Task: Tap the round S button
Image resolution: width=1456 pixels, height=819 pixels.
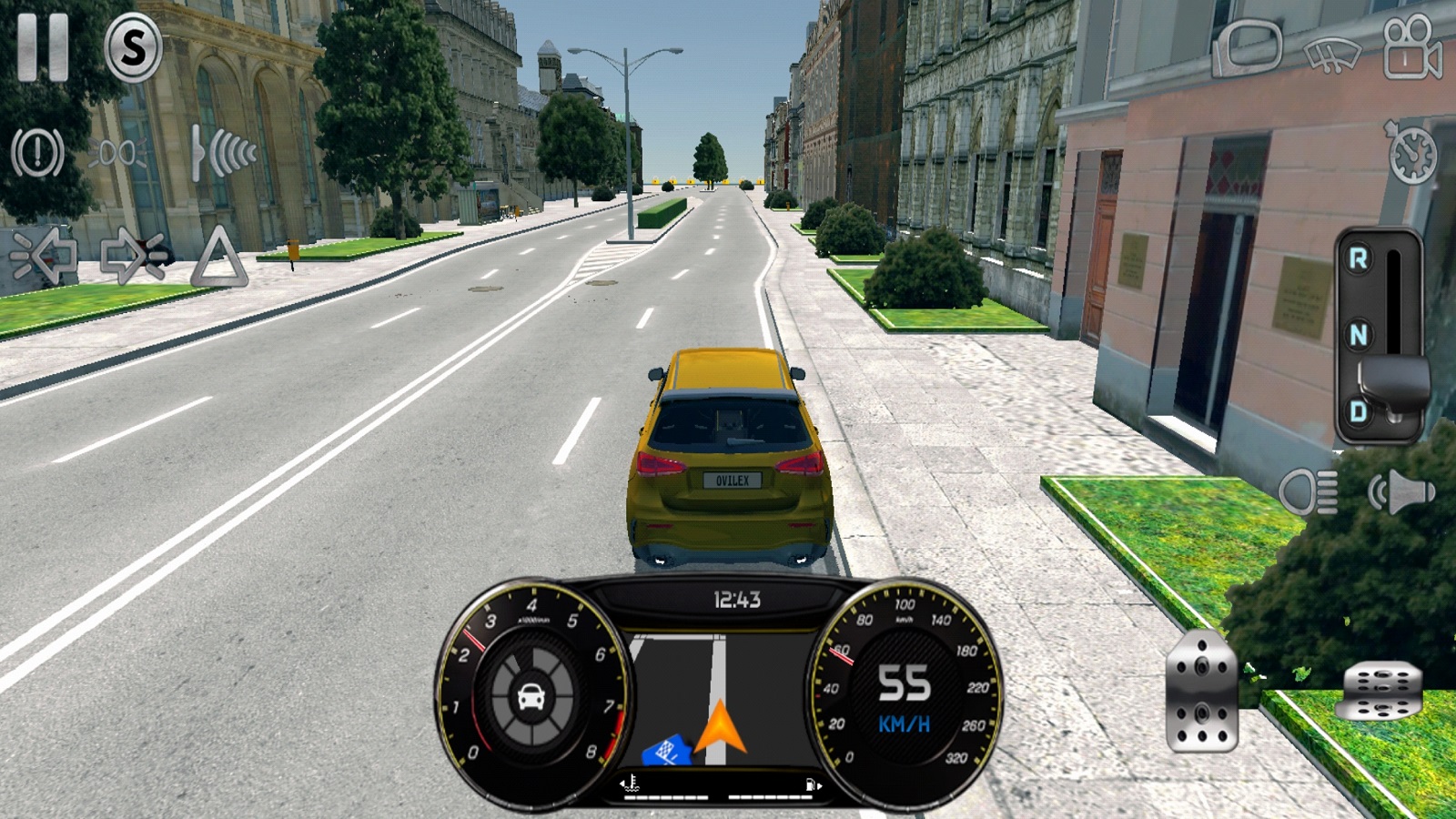Action: click(x=133, y=48)
